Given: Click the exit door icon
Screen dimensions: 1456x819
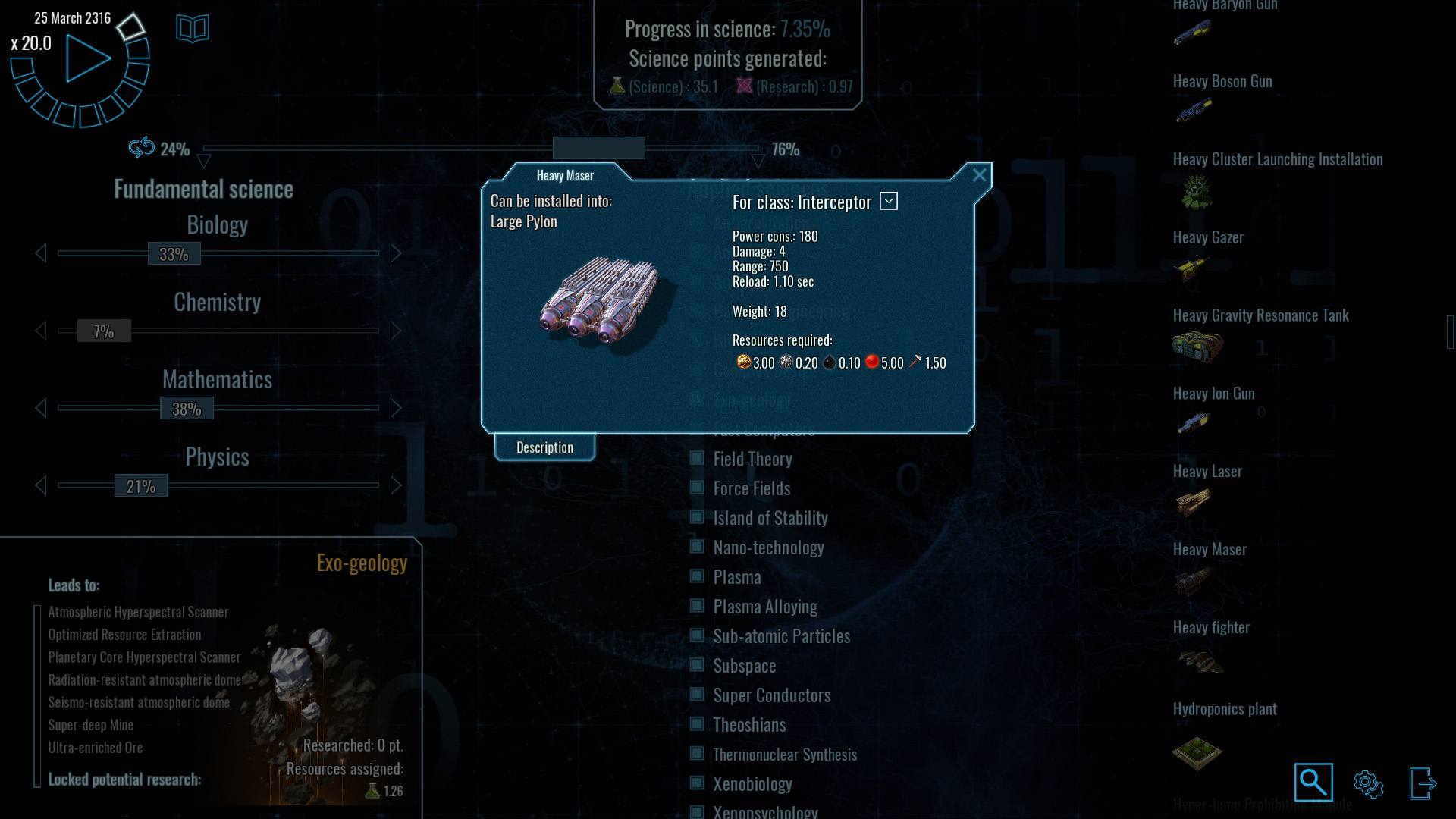Looking at the screenshot, I should point(1422,782).
